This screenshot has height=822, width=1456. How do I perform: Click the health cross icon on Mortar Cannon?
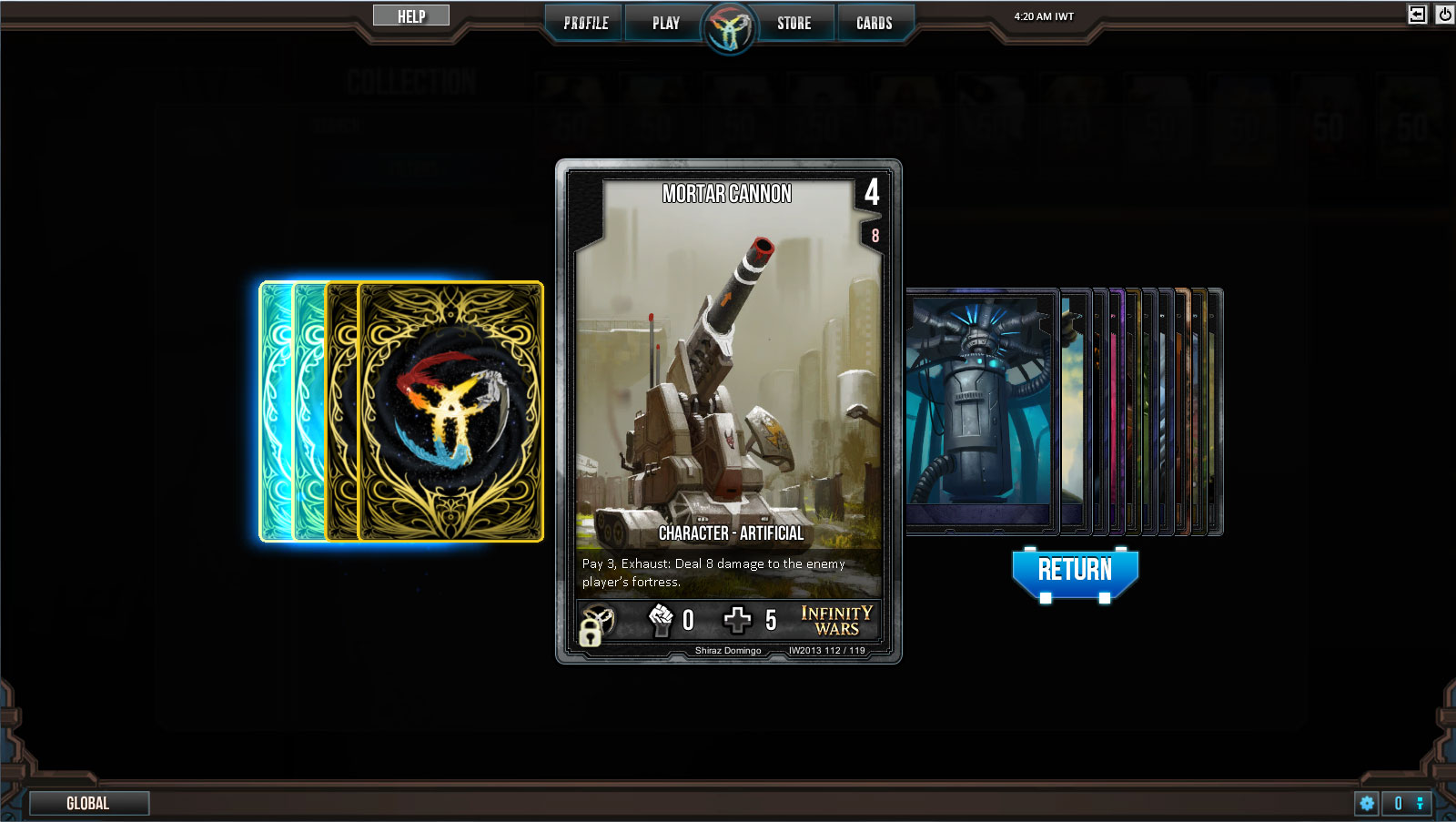pos(739,619)
